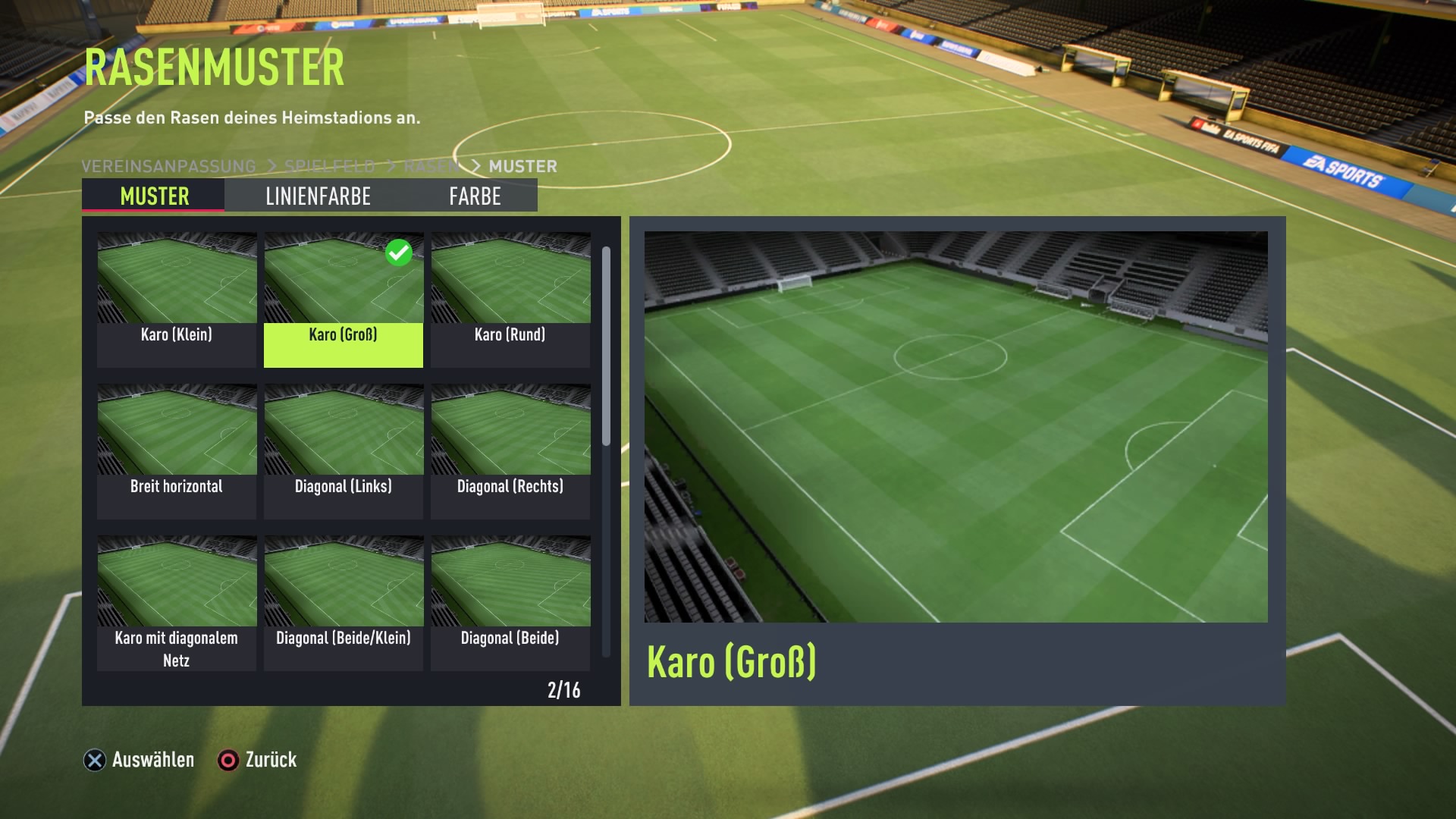
Task: Select the Diagonal (Links) pattern
Action: click(x=344, y=450)
